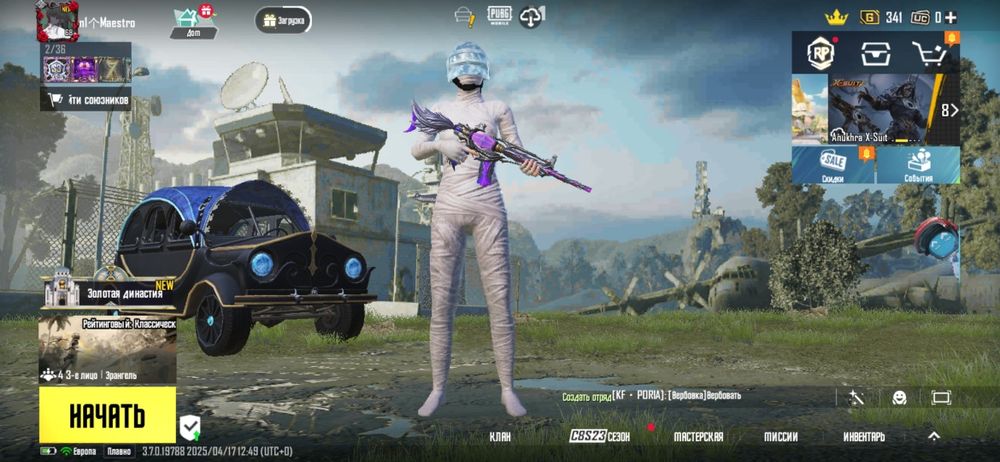Open the crate chest icon
The width and height of the screenshot is (1000, 462).
coord(876,53)
